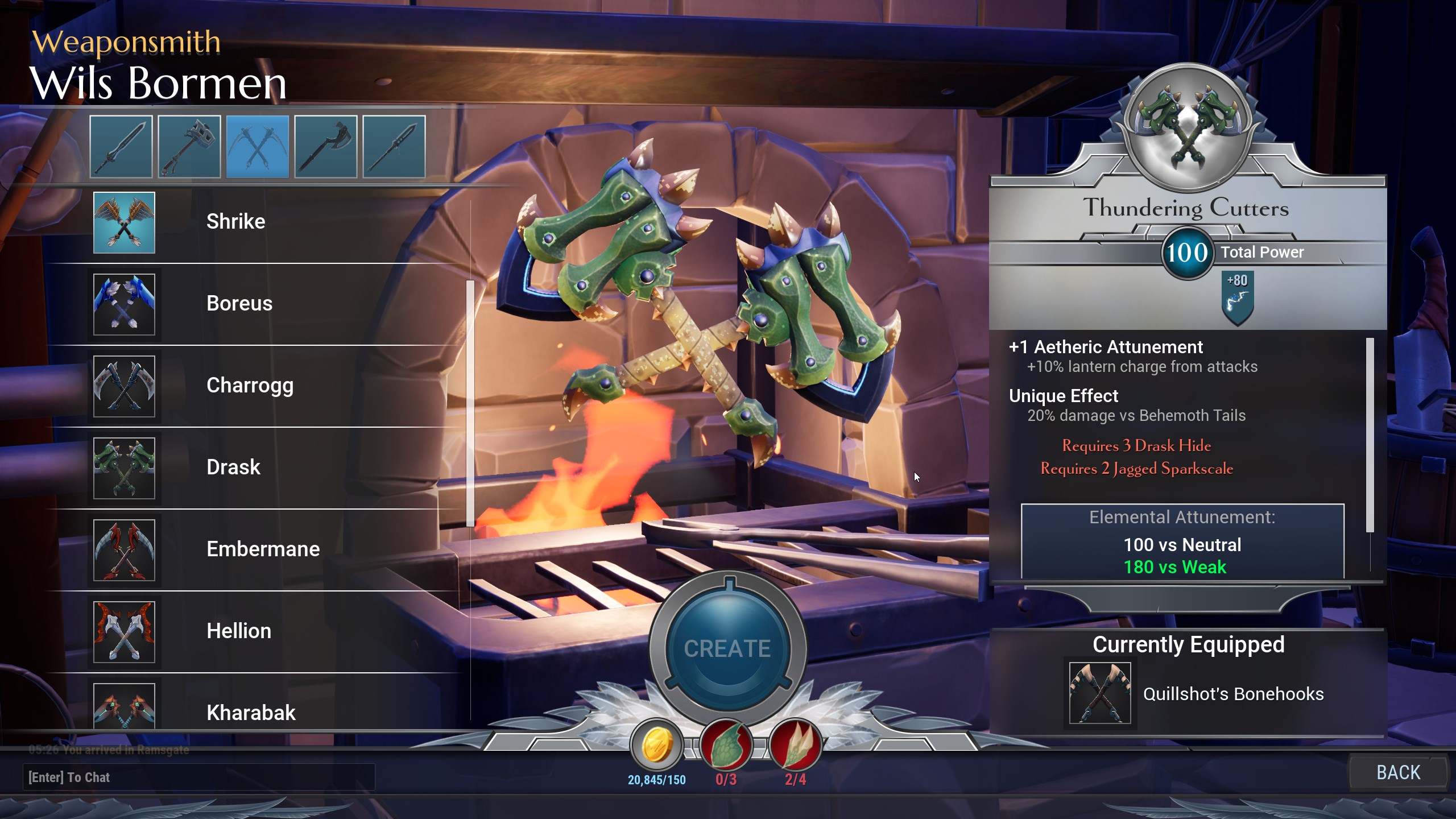Click the gold coins currency icon
Image resolution: width=1456 pixels, height=819 pixels.
pos(657,746)
